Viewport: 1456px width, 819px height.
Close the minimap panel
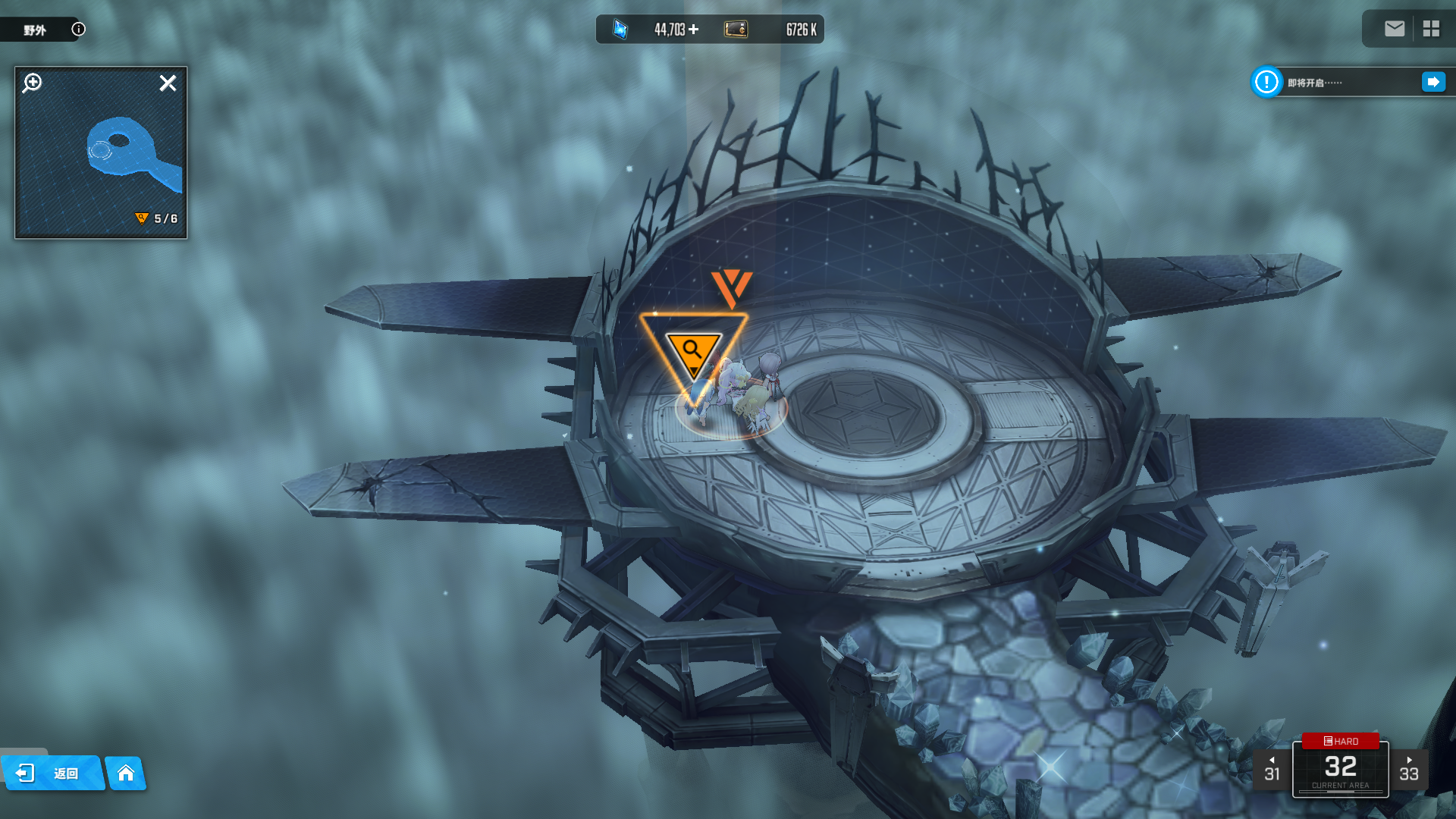[168, 83]
